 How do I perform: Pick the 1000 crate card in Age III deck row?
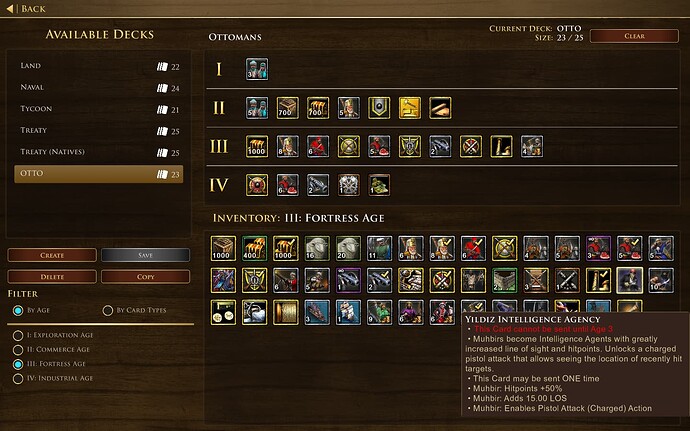tap(257, 146)
